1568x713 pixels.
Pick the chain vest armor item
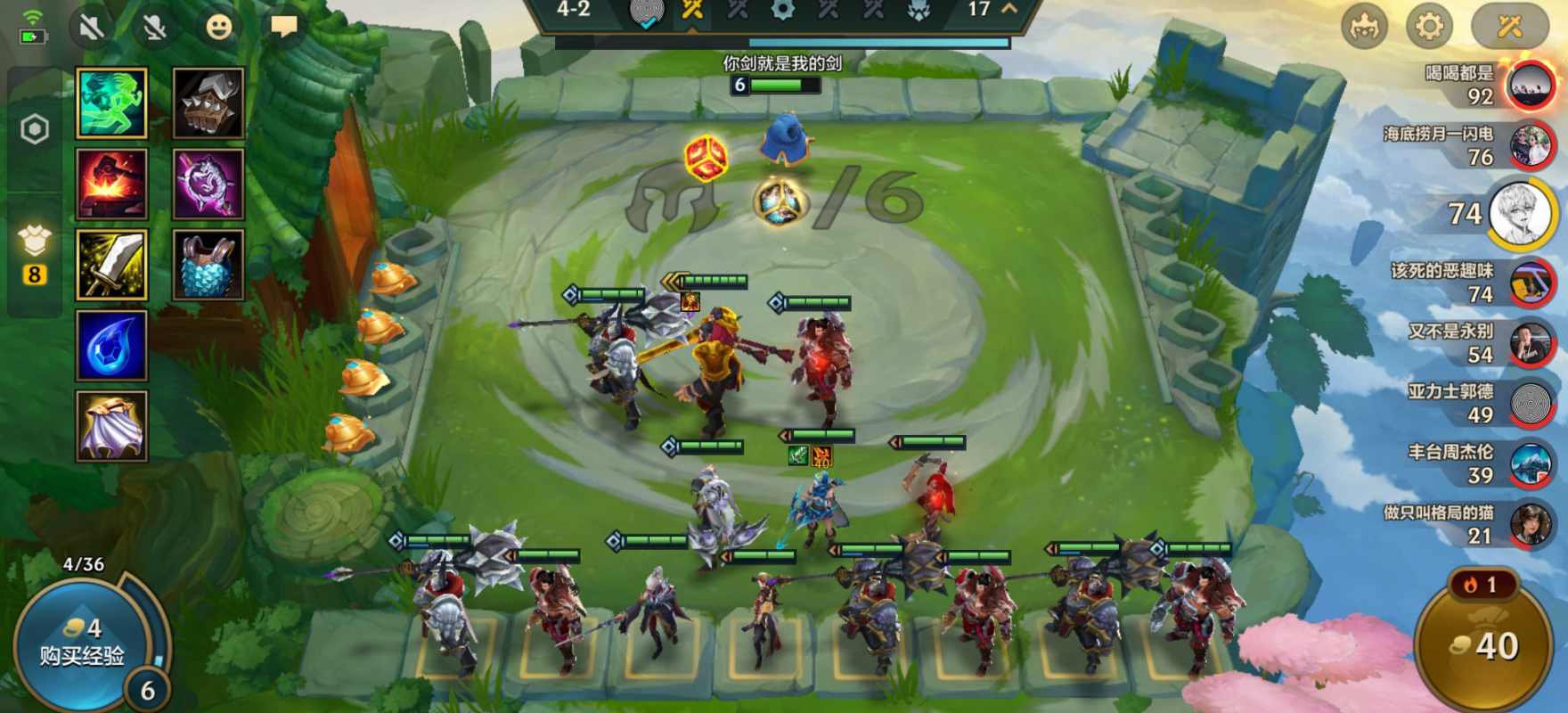click(x=208, y=265)
